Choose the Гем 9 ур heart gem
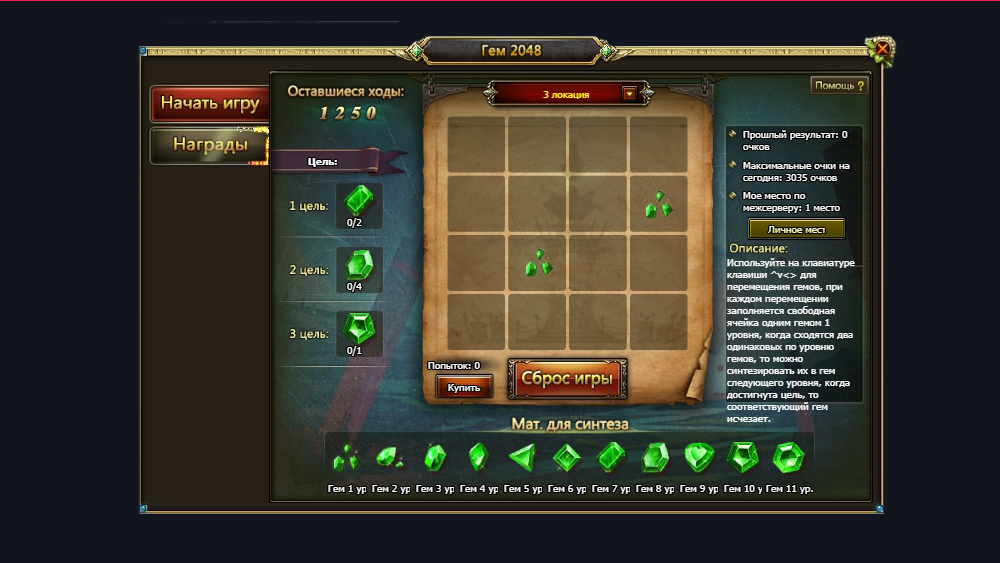1000x563 pixels. pyautogui.click(x=698, y=458)
